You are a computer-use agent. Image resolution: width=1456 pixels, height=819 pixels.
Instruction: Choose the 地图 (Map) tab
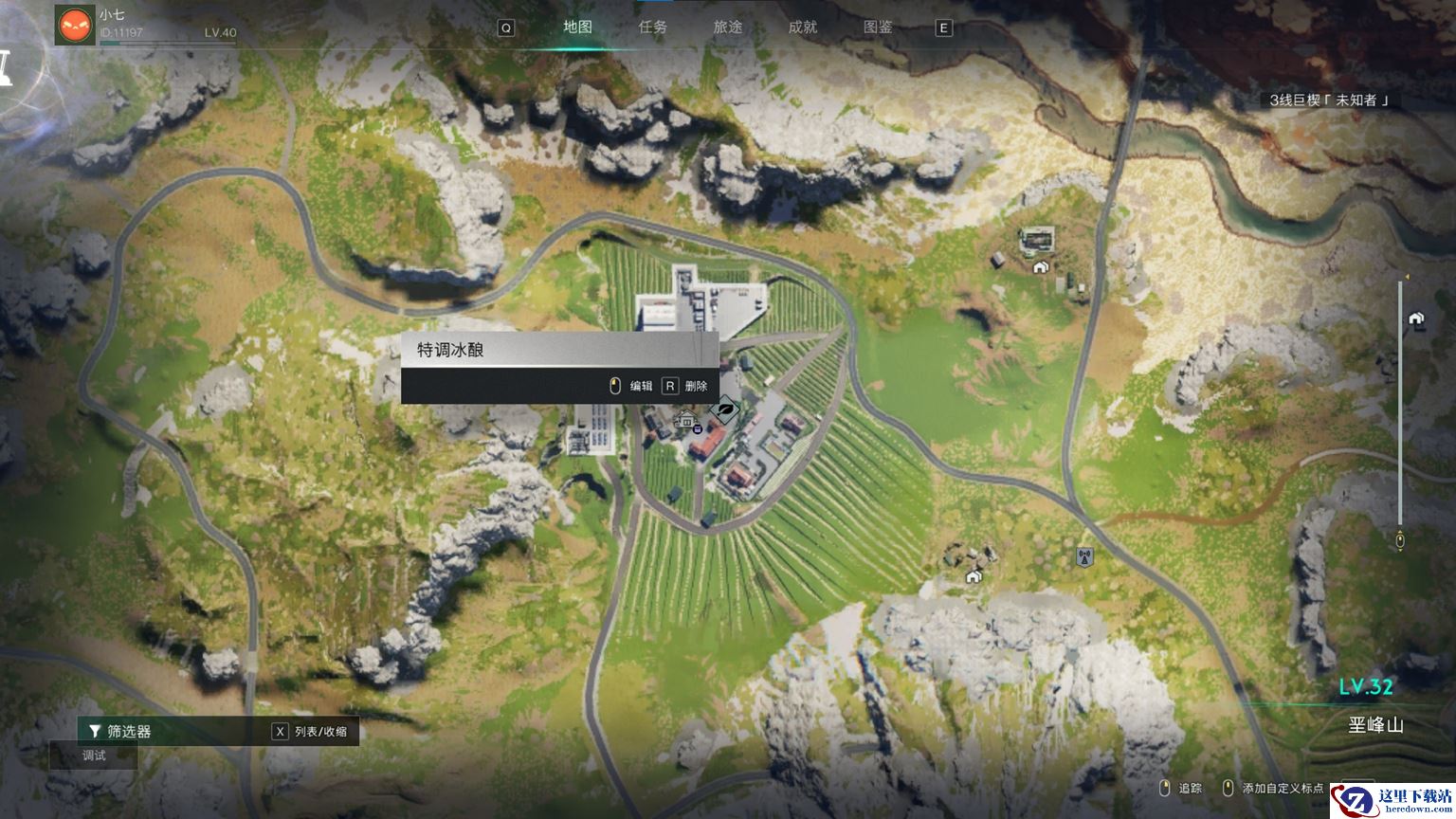click(577, 27)
